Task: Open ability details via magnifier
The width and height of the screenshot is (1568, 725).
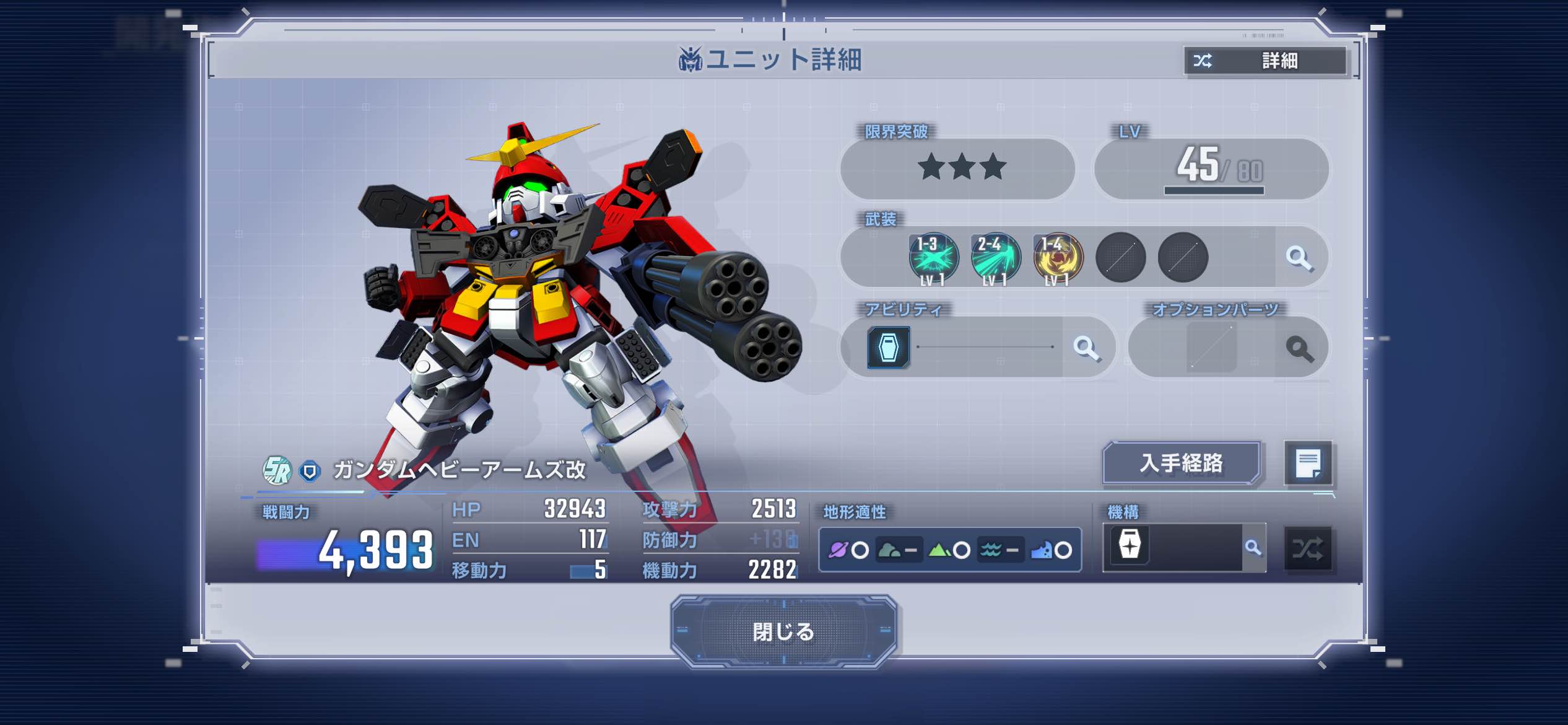Action: [x=1086, y=348]
